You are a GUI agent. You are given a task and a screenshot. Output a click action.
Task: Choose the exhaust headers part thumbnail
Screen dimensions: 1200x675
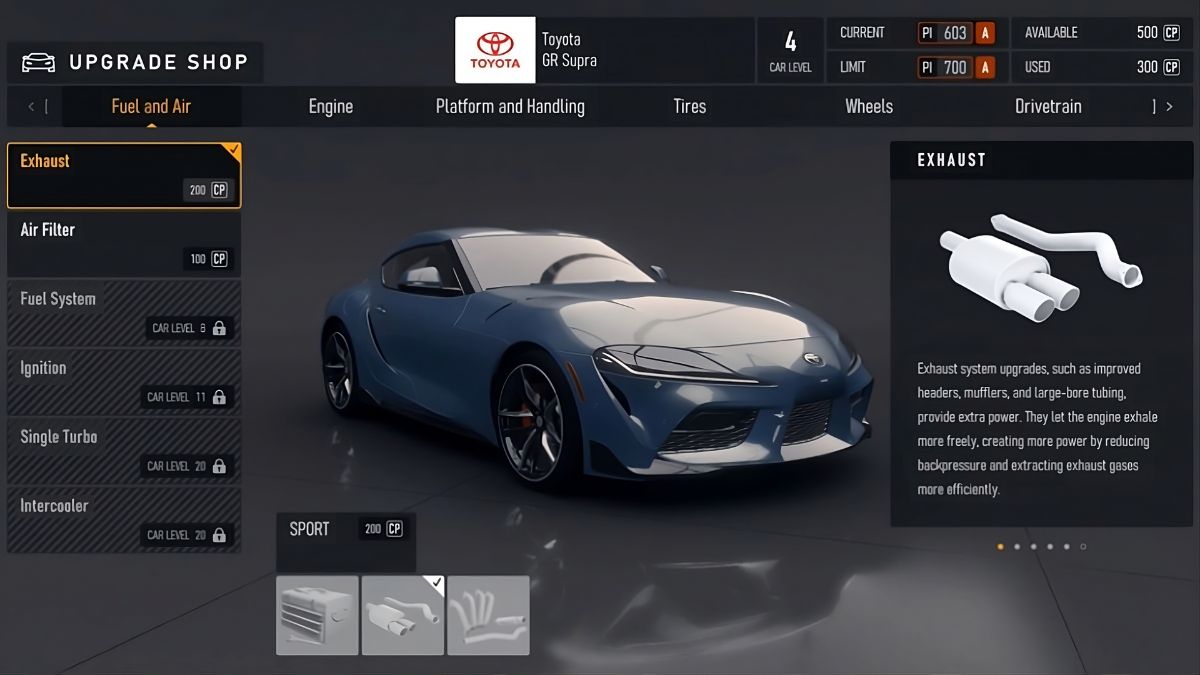(x=488, y=615)
